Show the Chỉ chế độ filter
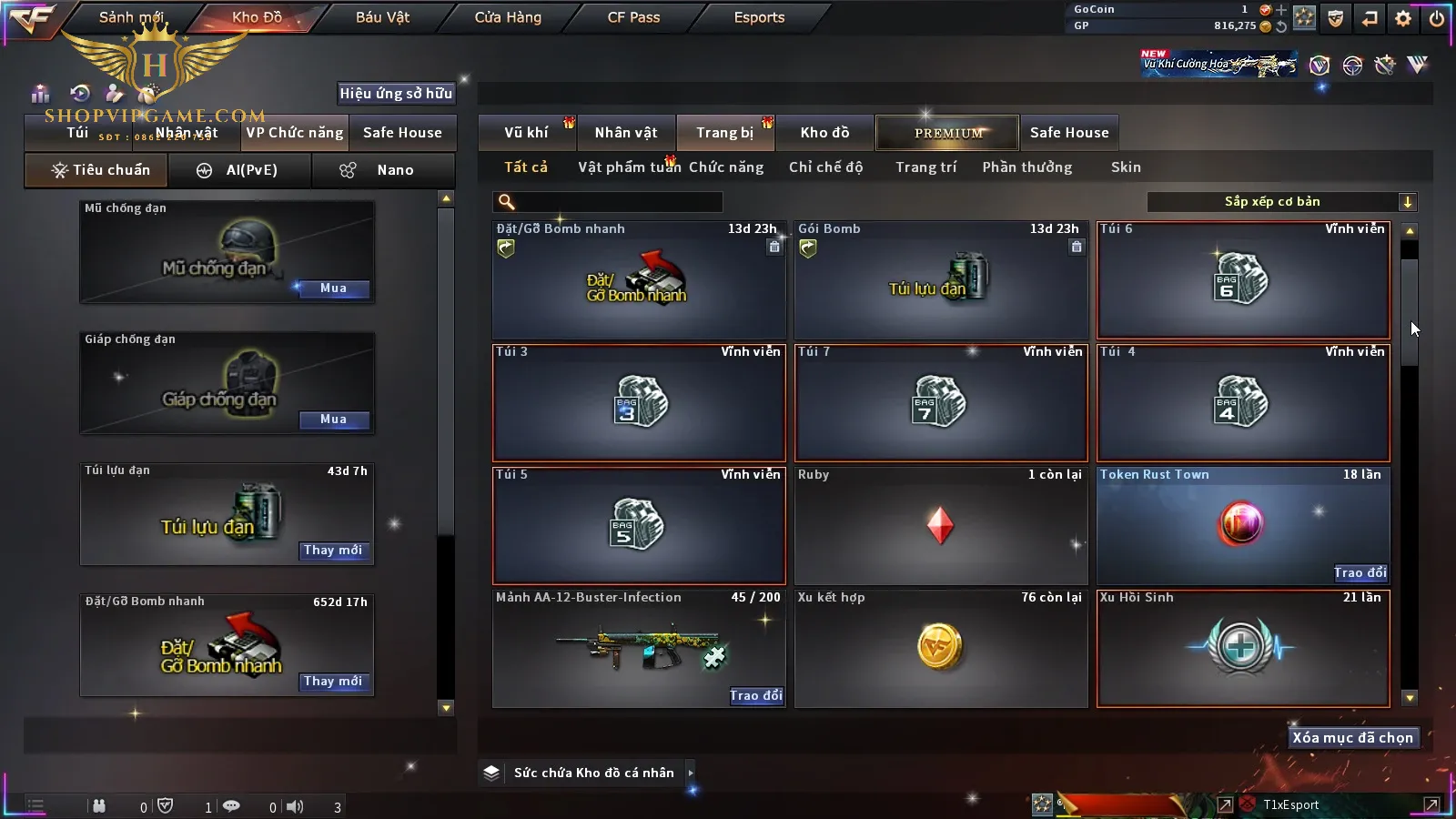The width and height of the screenshot is (1456, 819). (825, 167)
